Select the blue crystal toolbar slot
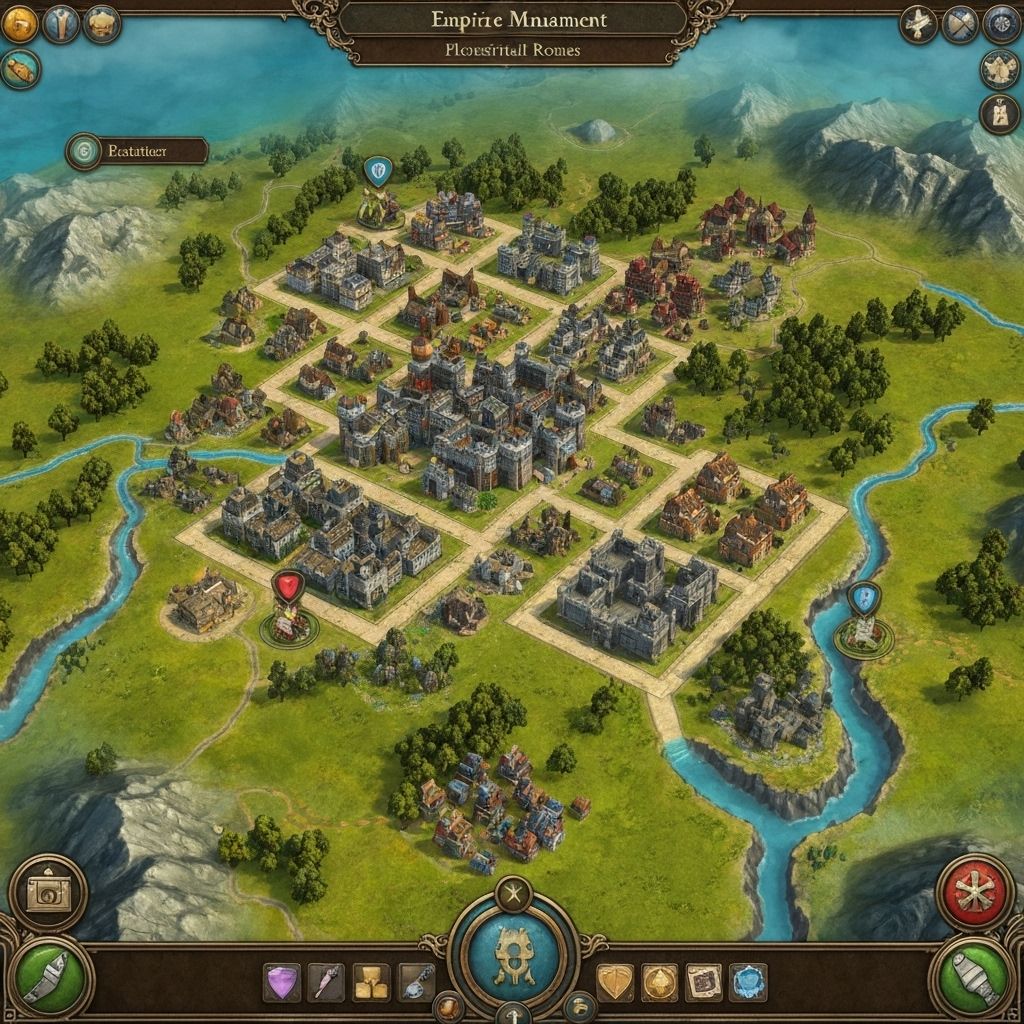The image size is (1024, 1024). point(748,982)
